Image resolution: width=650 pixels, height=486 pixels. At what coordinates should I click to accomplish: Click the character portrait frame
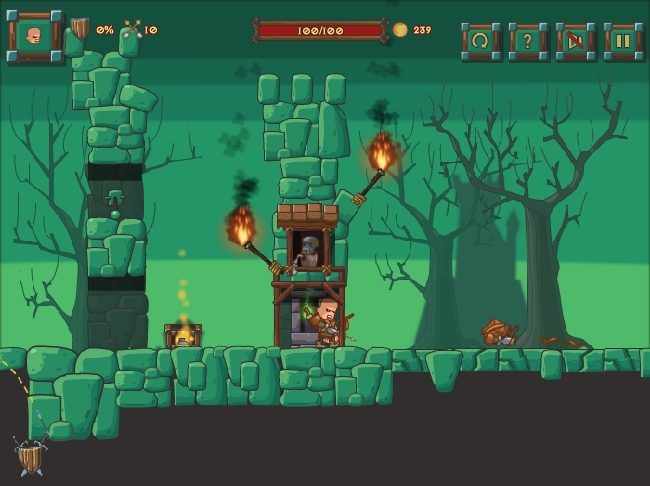click(x=35, y=35)
